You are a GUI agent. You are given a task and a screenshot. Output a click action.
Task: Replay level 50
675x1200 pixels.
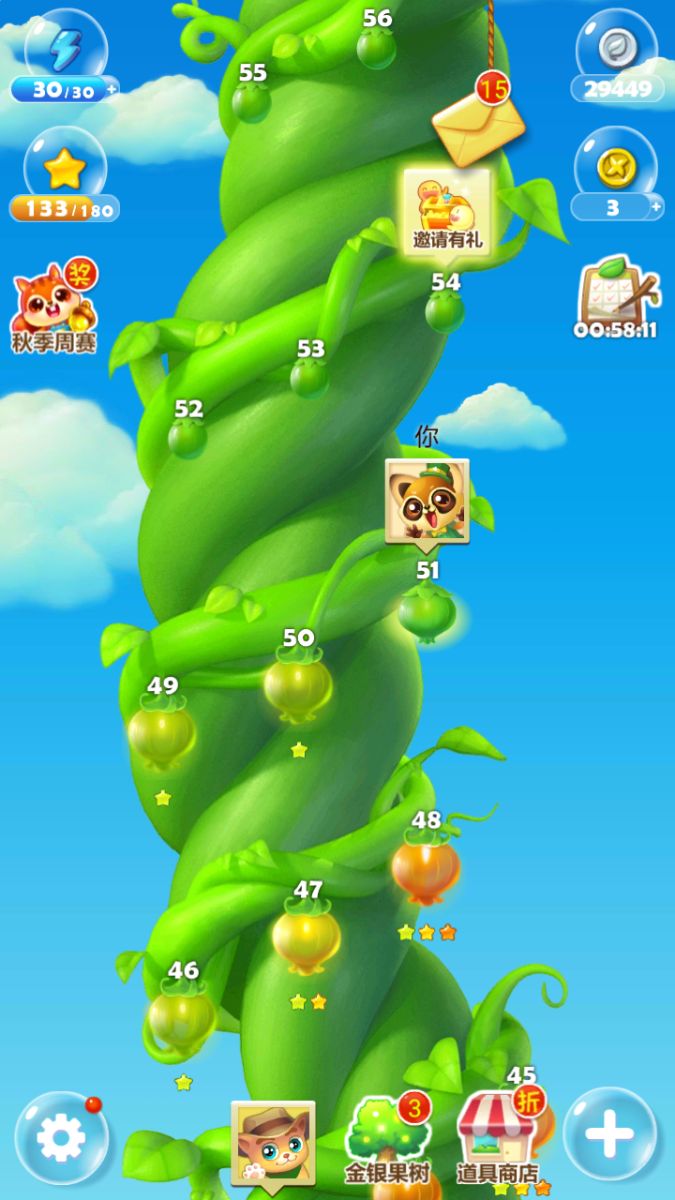click(x=298, y=684)
